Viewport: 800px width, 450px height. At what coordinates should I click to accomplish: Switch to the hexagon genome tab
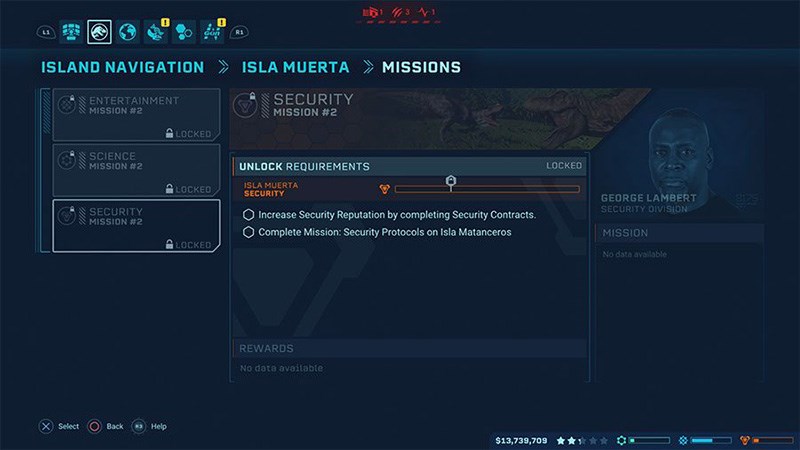point(183,33)
